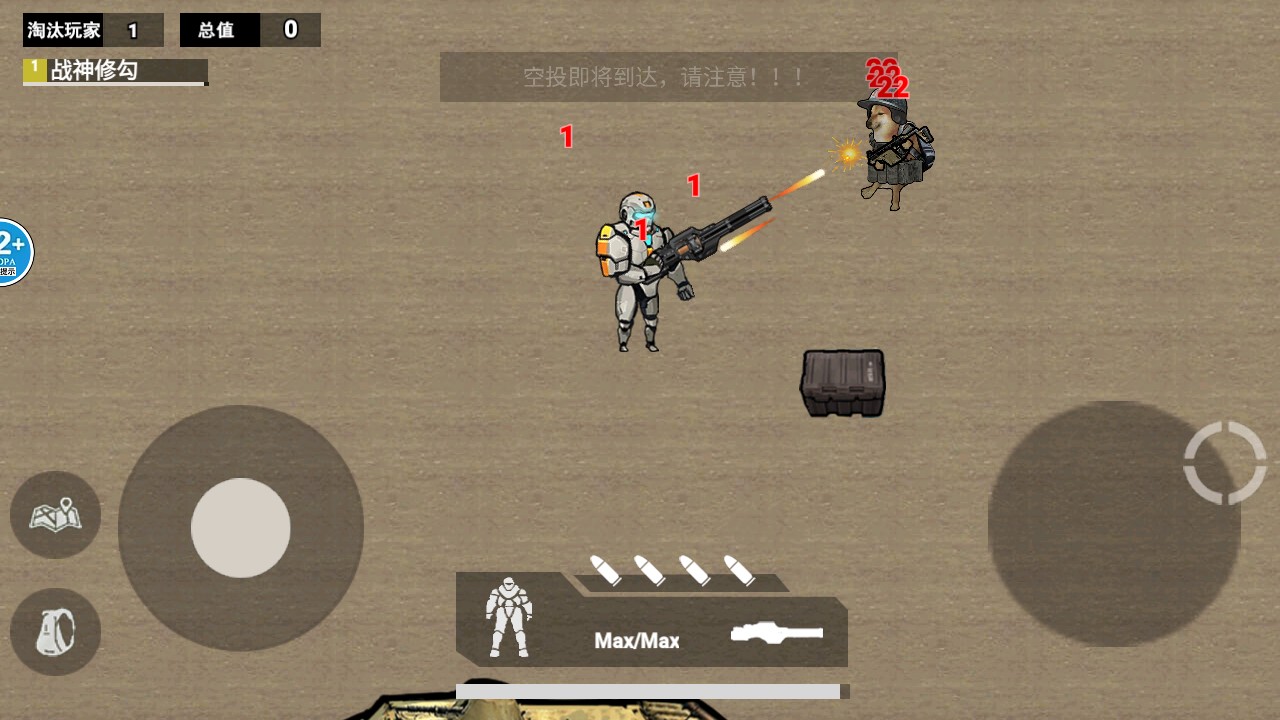This screenshot has height=720, width=1280.
Task: Tap the armor suit character icon
Action: [x=508, y=617]
